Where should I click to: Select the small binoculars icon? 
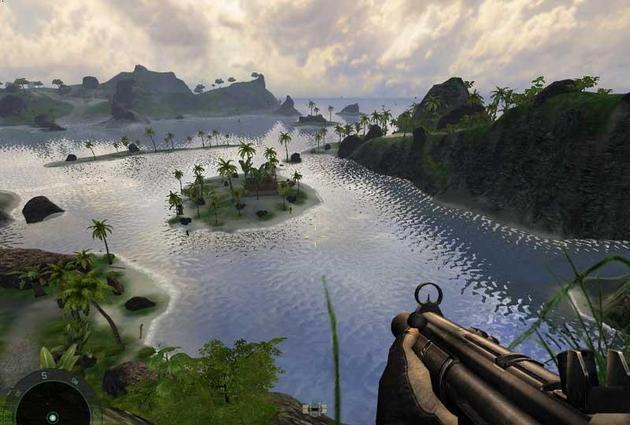314,409
